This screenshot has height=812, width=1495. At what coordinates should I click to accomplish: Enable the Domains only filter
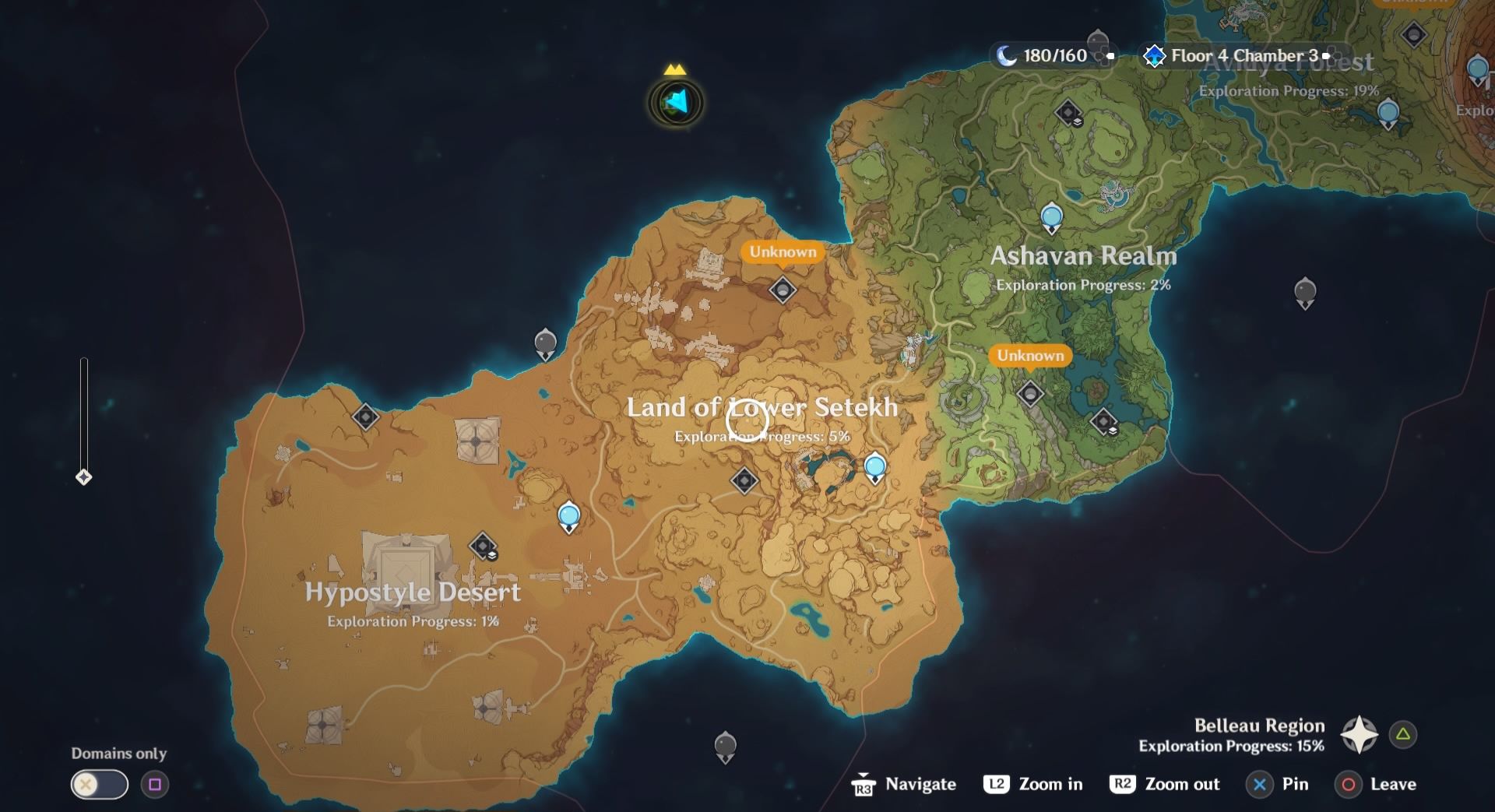(x=98, y=785)
